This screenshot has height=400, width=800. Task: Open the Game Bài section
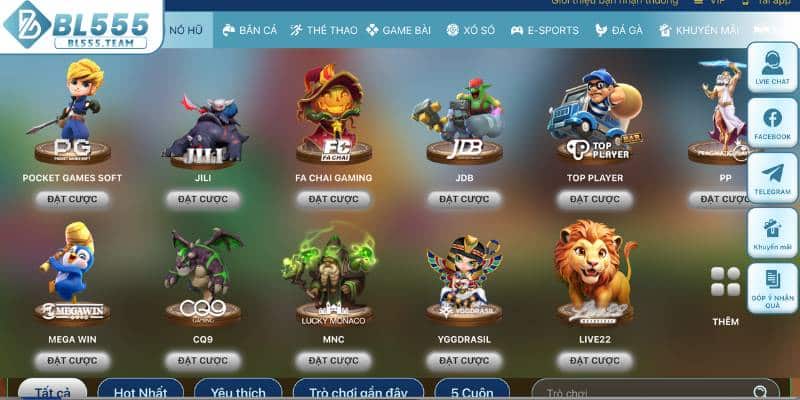(399, 30)
